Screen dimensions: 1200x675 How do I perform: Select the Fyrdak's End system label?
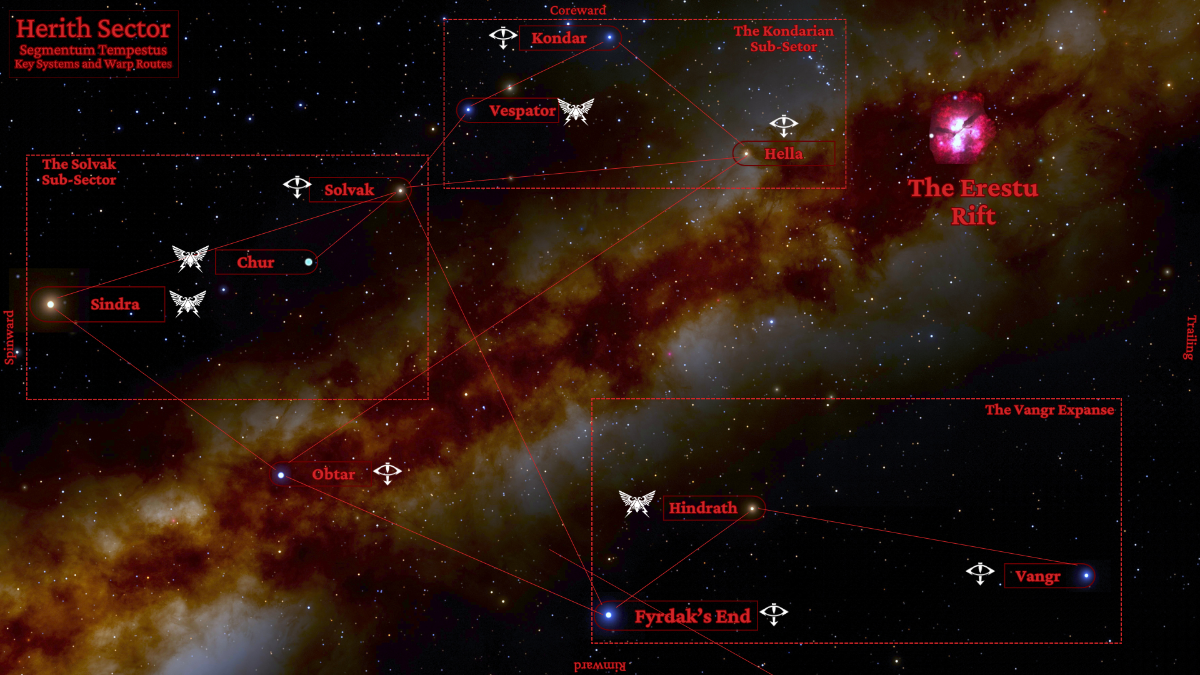692,617
